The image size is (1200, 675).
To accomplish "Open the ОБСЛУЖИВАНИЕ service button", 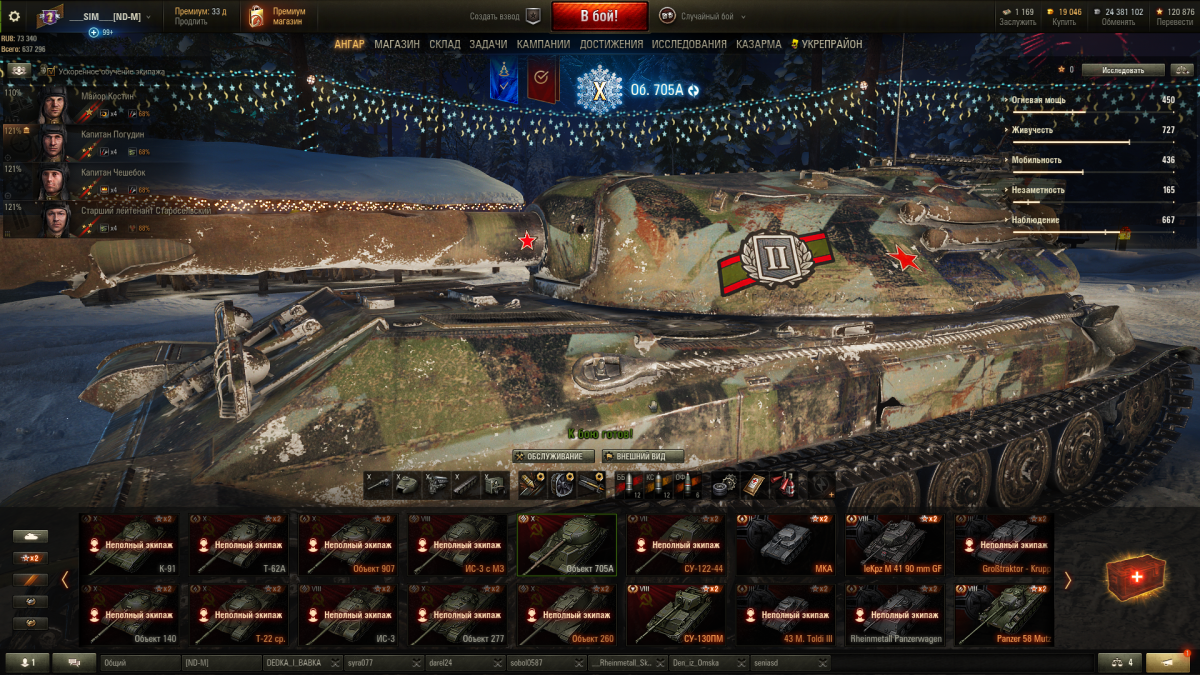I will pos(553,456).
